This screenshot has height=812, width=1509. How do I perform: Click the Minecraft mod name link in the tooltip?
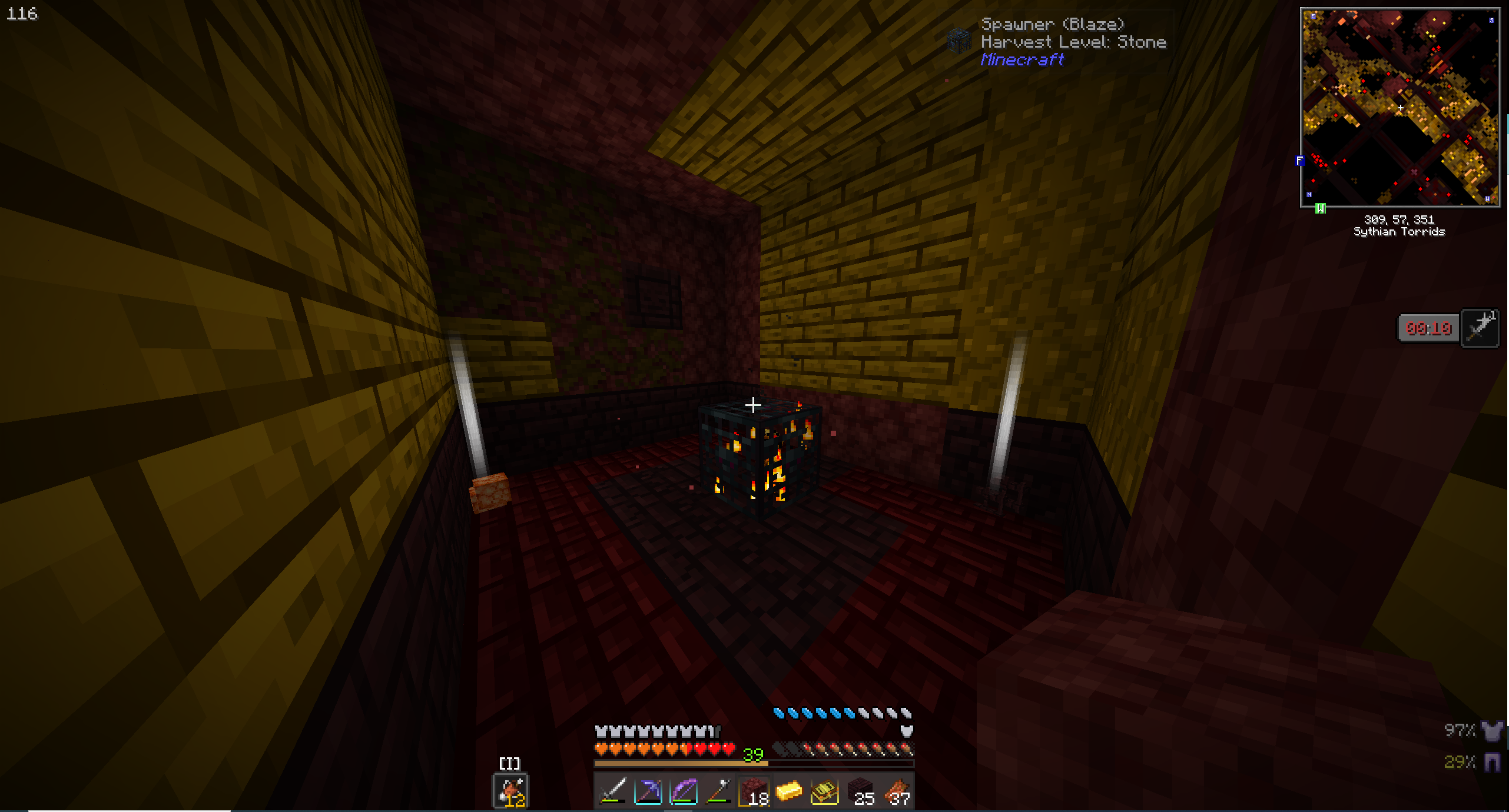[1022, 61]
